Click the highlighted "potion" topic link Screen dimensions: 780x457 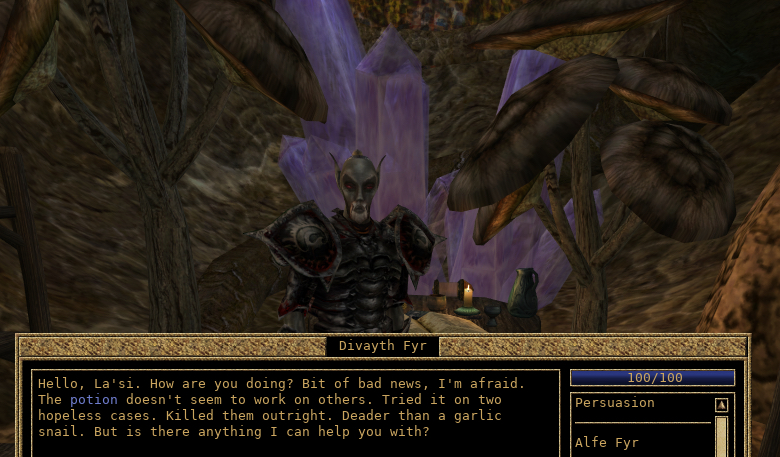click(94, 400)
